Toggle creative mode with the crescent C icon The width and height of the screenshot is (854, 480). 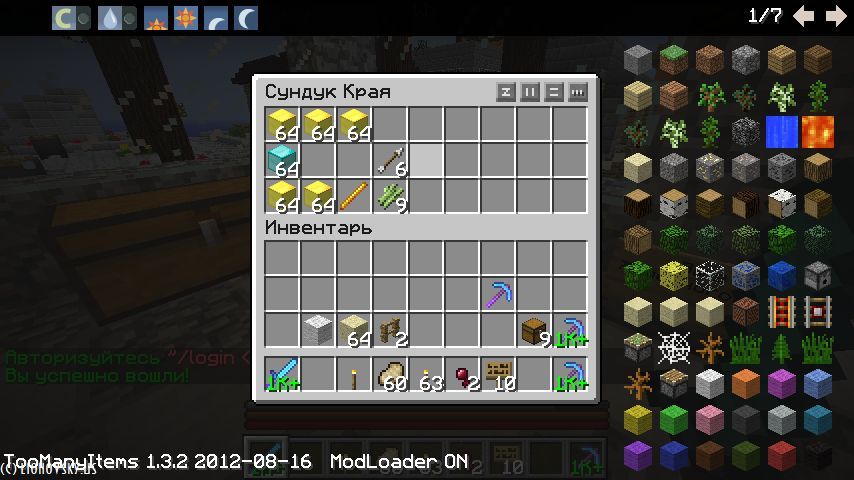pyautogui.click(x=65, y=17)
